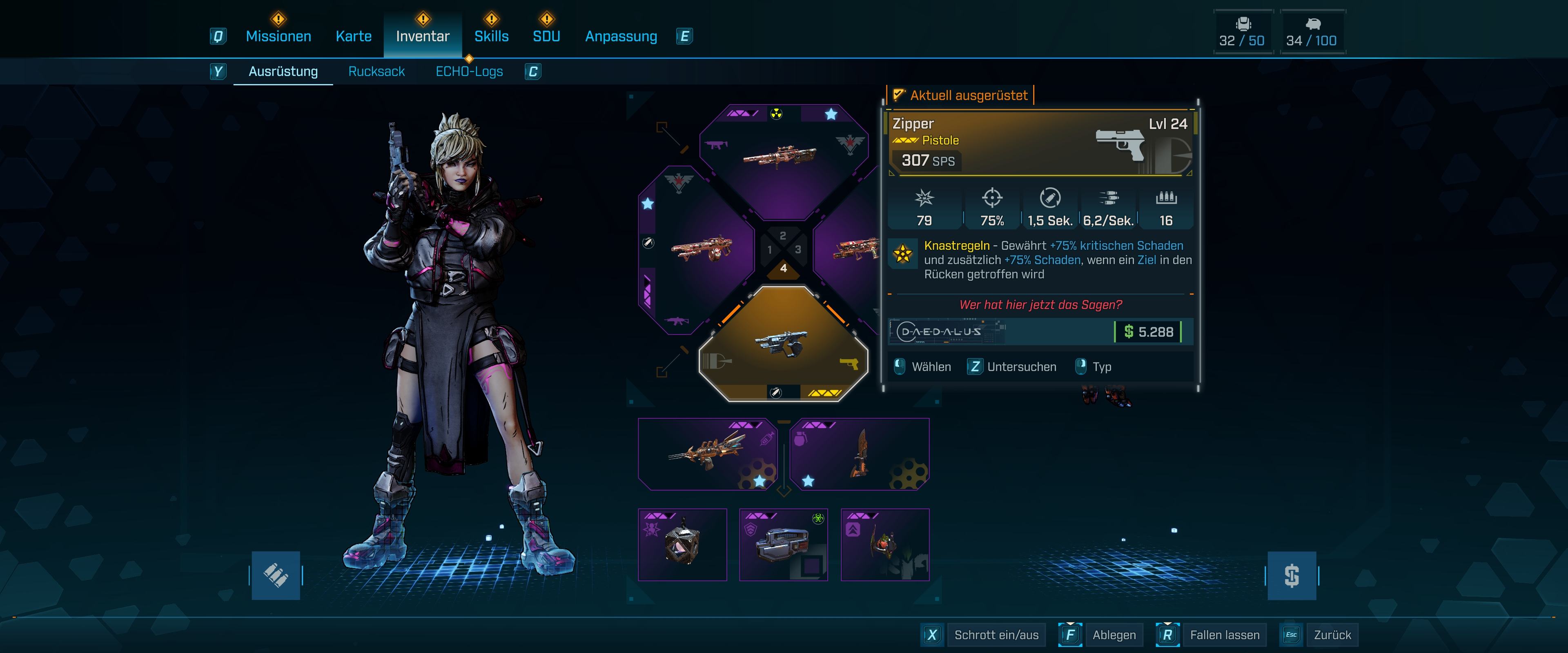
Task: Toggle Schrott ein/aus for the item
Action: [996, 635]
